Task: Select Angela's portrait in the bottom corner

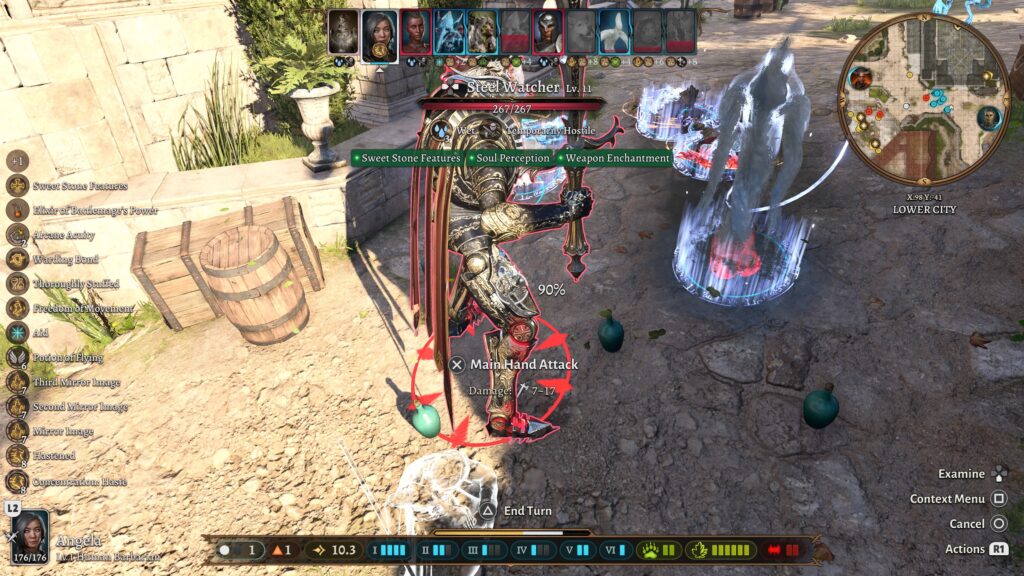Action: point(30,537)
